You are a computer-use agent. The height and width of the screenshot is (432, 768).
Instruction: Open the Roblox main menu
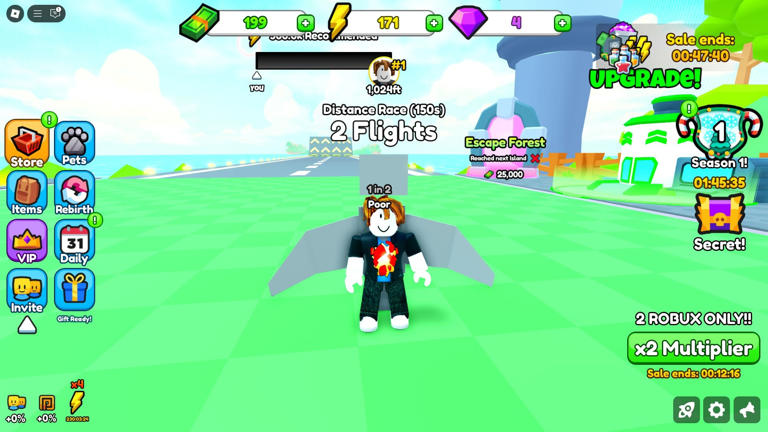tap(15, 13)
